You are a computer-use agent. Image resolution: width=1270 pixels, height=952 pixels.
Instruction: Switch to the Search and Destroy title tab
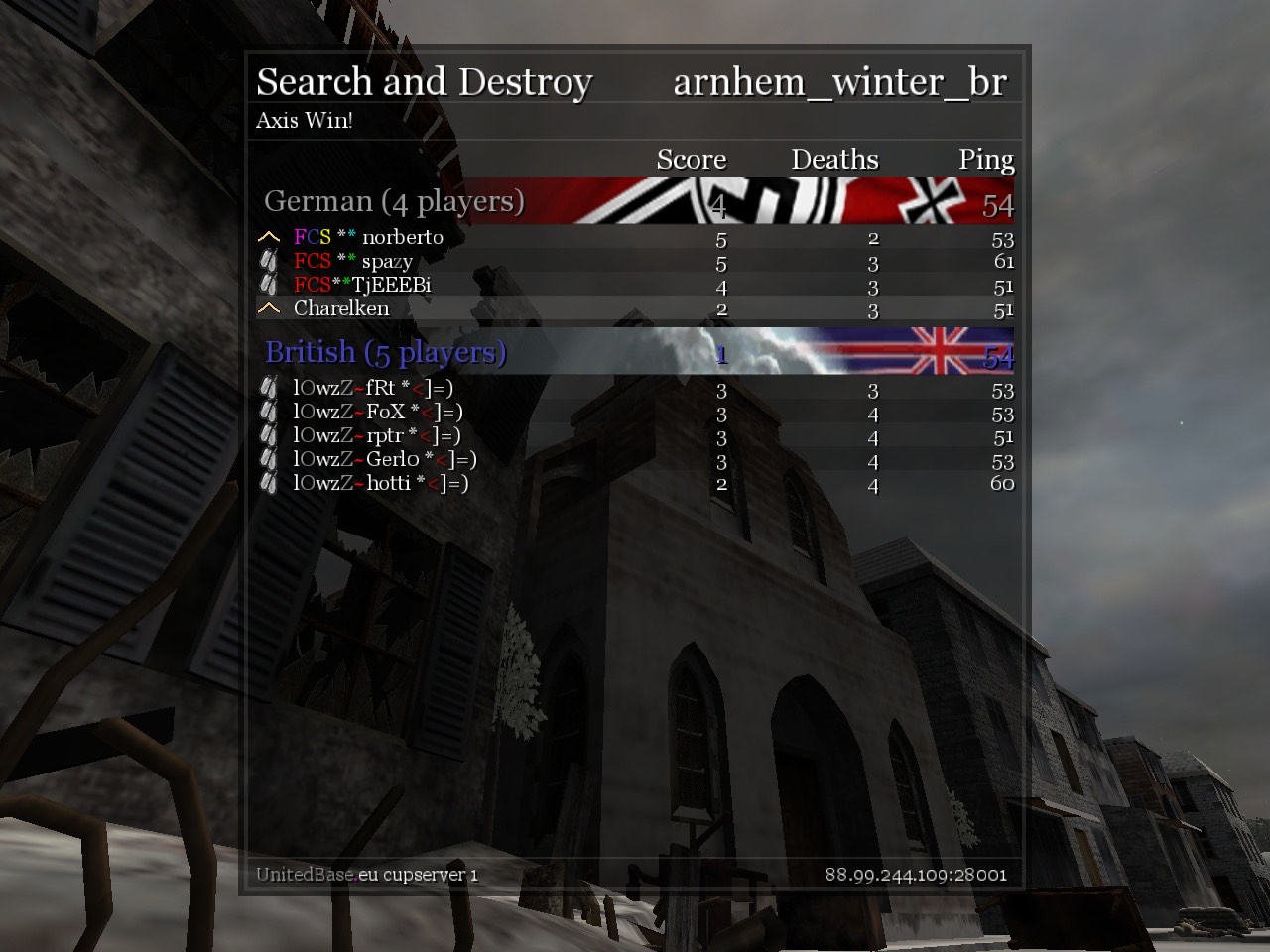tap(425, 81)
